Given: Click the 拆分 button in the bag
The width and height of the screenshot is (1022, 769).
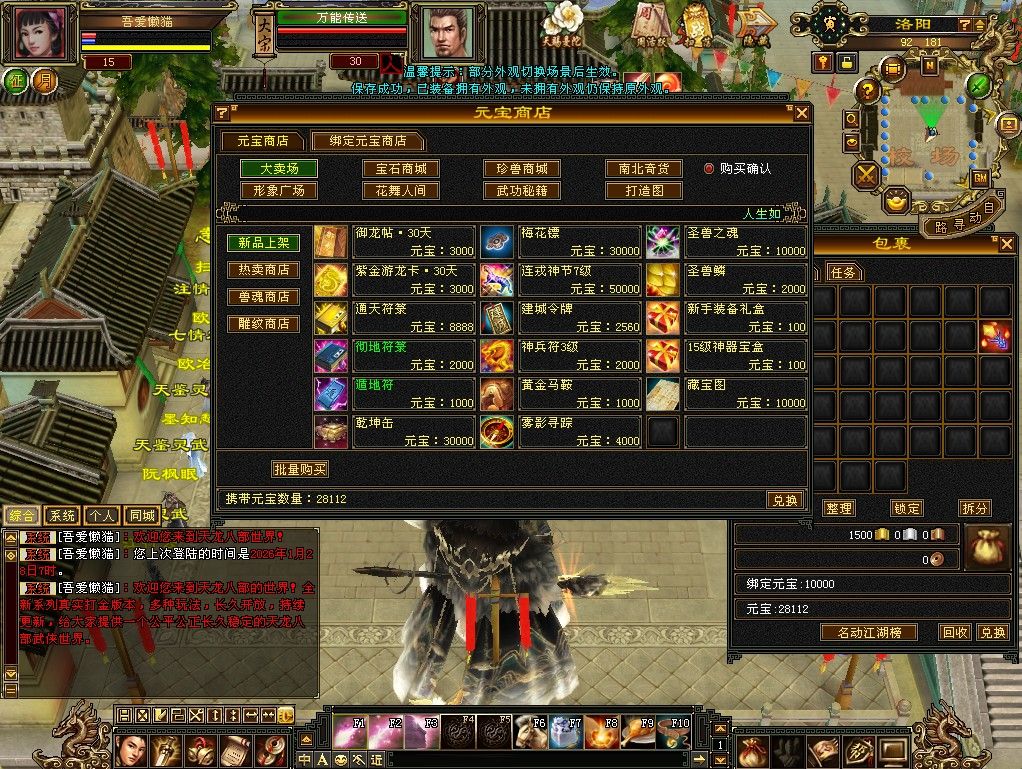Looking at the screenshot, I should [974, 508].
